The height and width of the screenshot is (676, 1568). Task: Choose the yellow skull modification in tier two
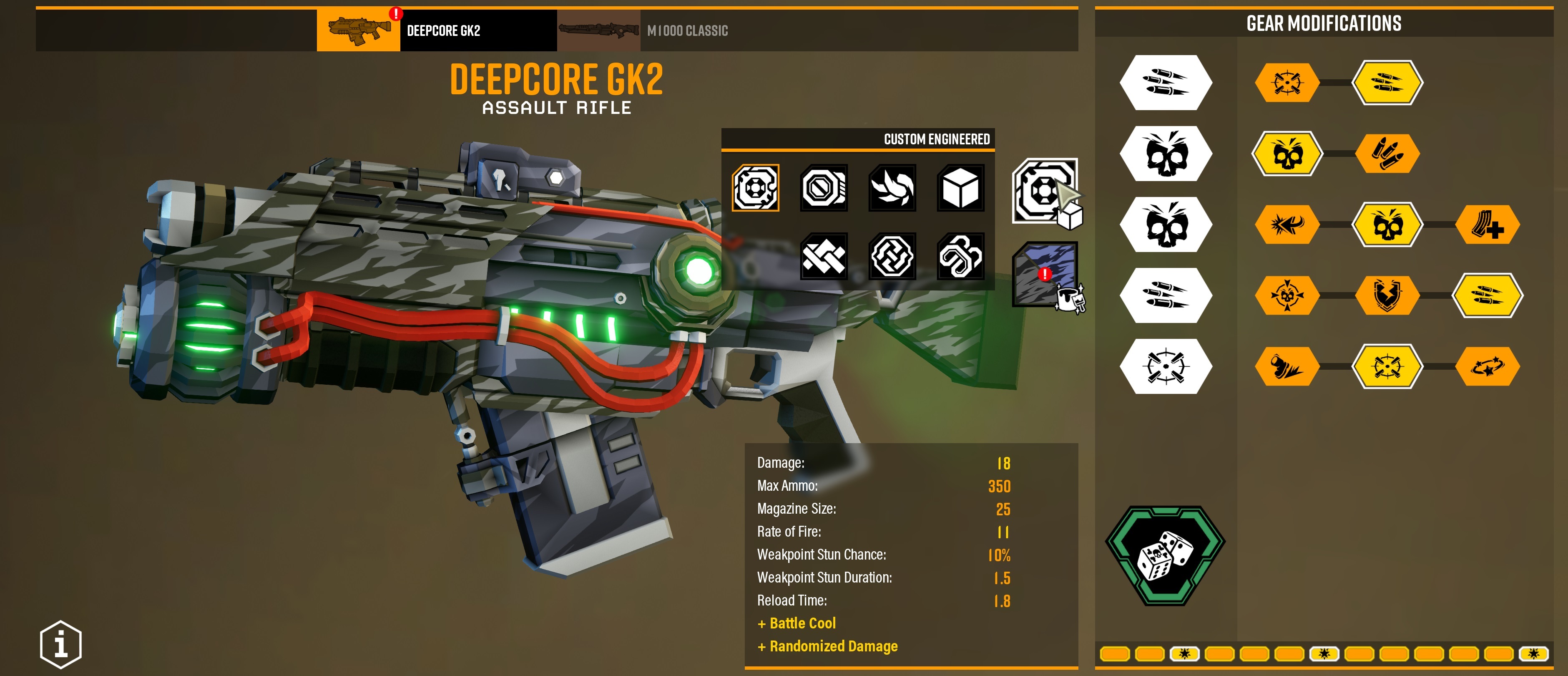(1287, 154)
